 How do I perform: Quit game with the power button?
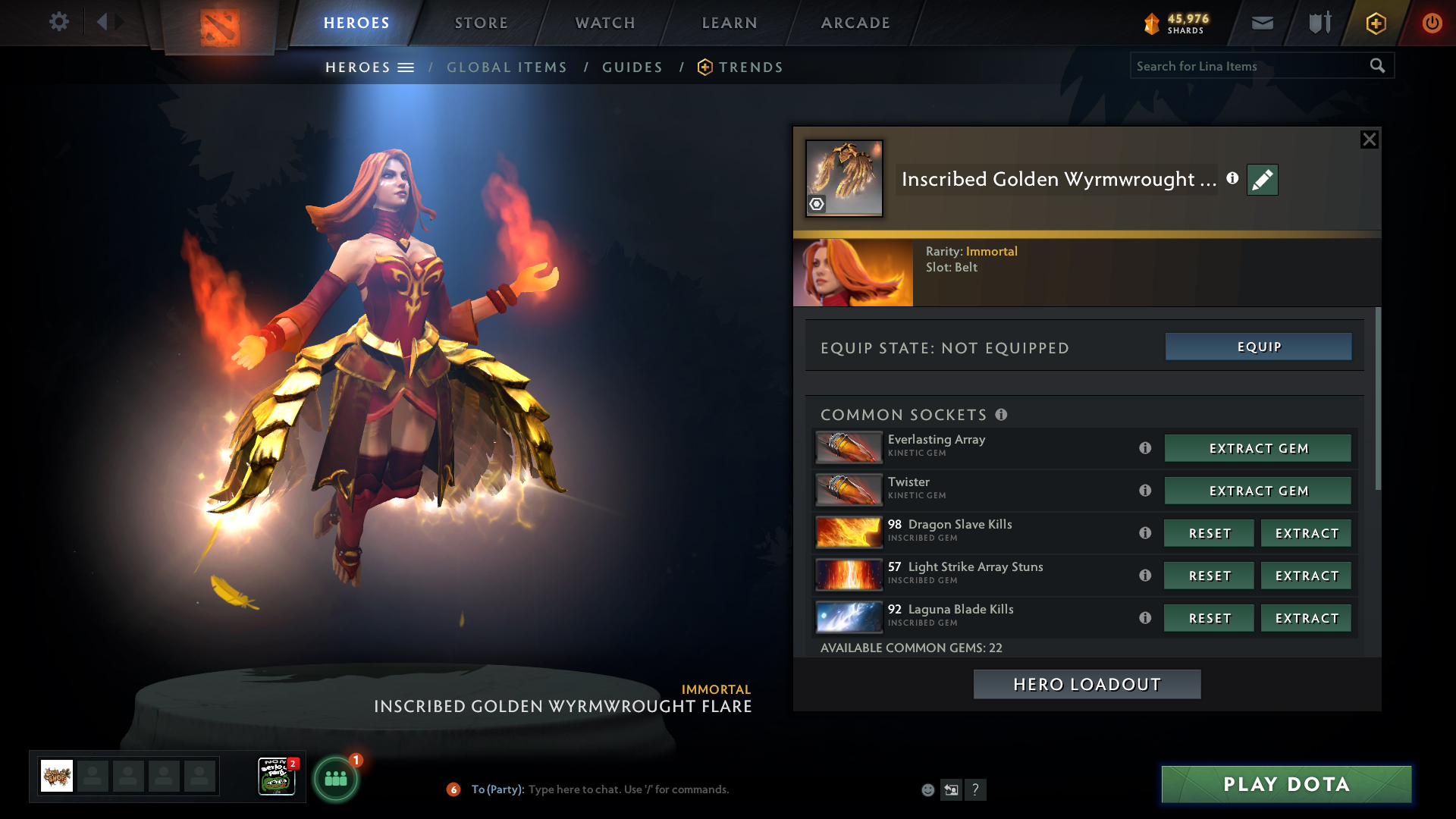1432,23
